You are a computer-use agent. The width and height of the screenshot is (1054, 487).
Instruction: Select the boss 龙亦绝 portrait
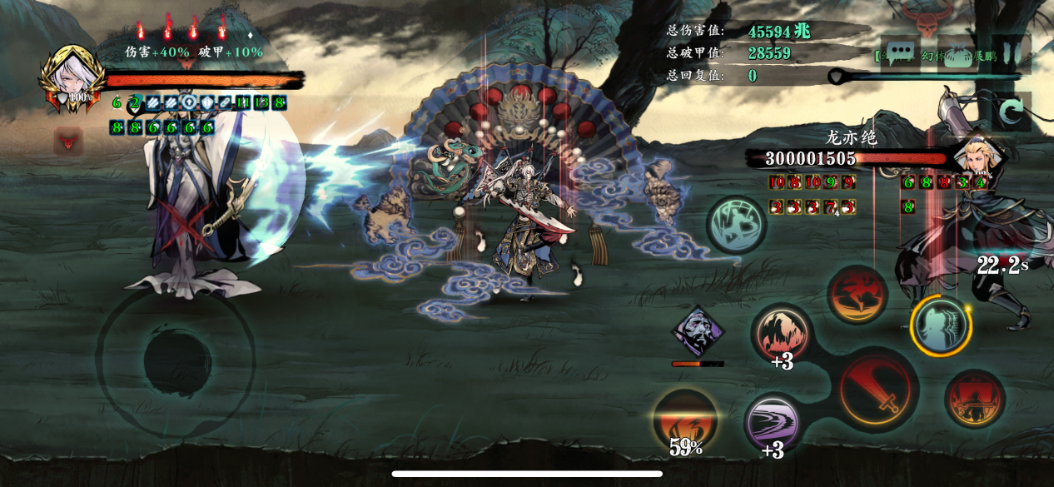tap(974, 154)
